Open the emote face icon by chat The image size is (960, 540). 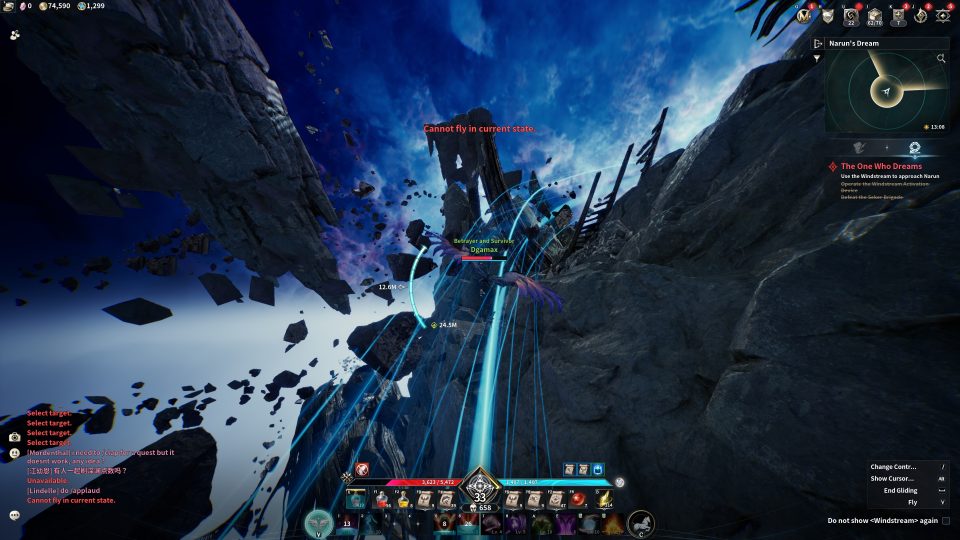15,452
